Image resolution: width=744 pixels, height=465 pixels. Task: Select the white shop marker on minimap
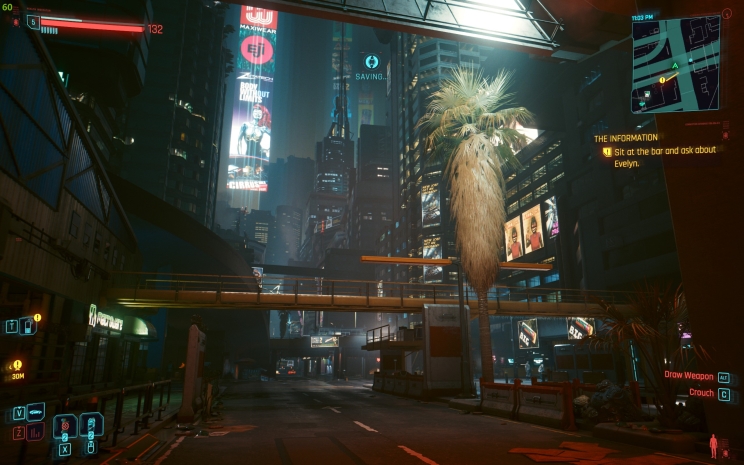click(x=648, y=92)
